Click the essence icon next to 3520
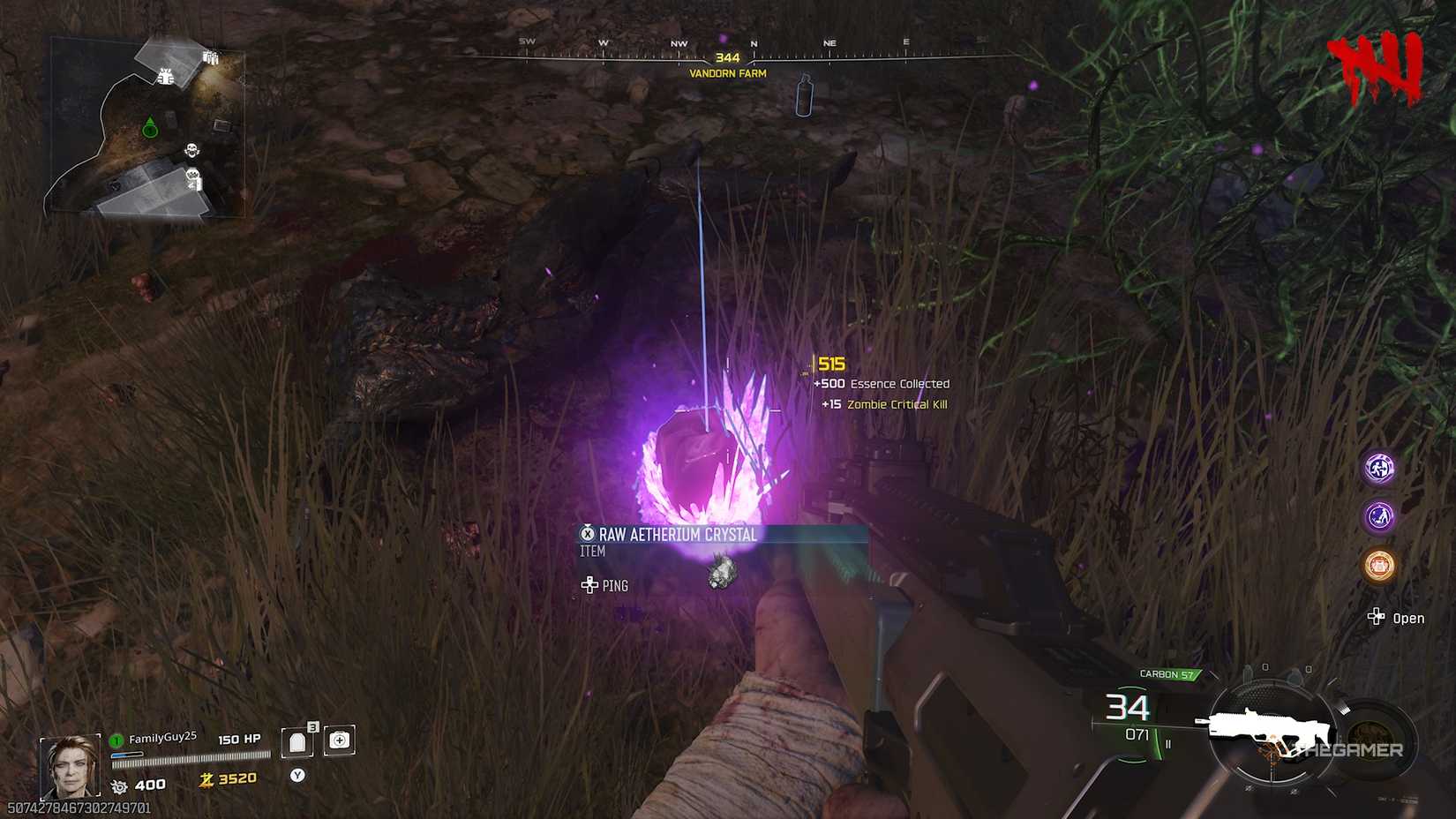1456x819 pixels. pos(206,780)
